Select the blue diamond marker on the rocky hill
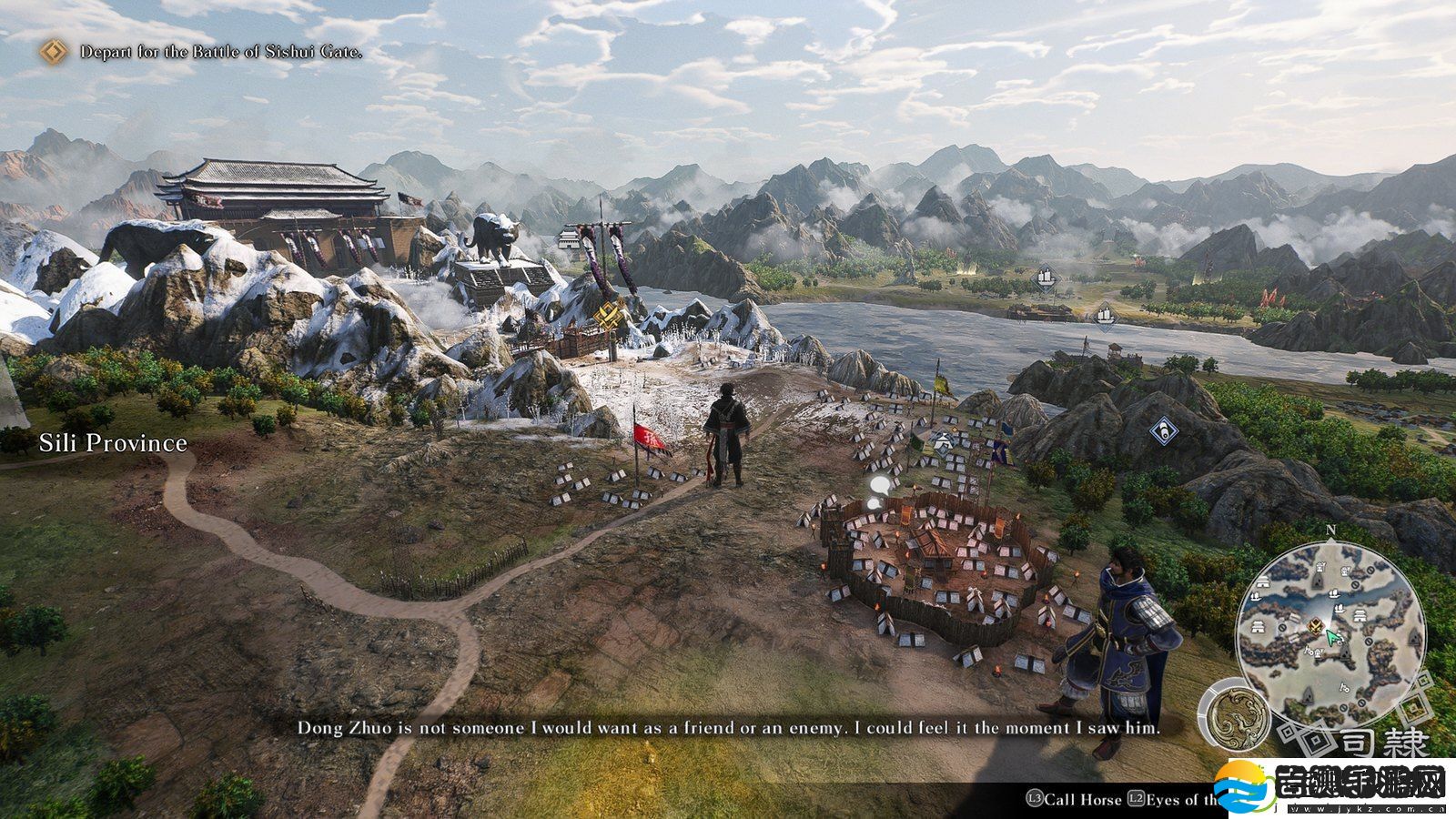 click(1163, 430)
